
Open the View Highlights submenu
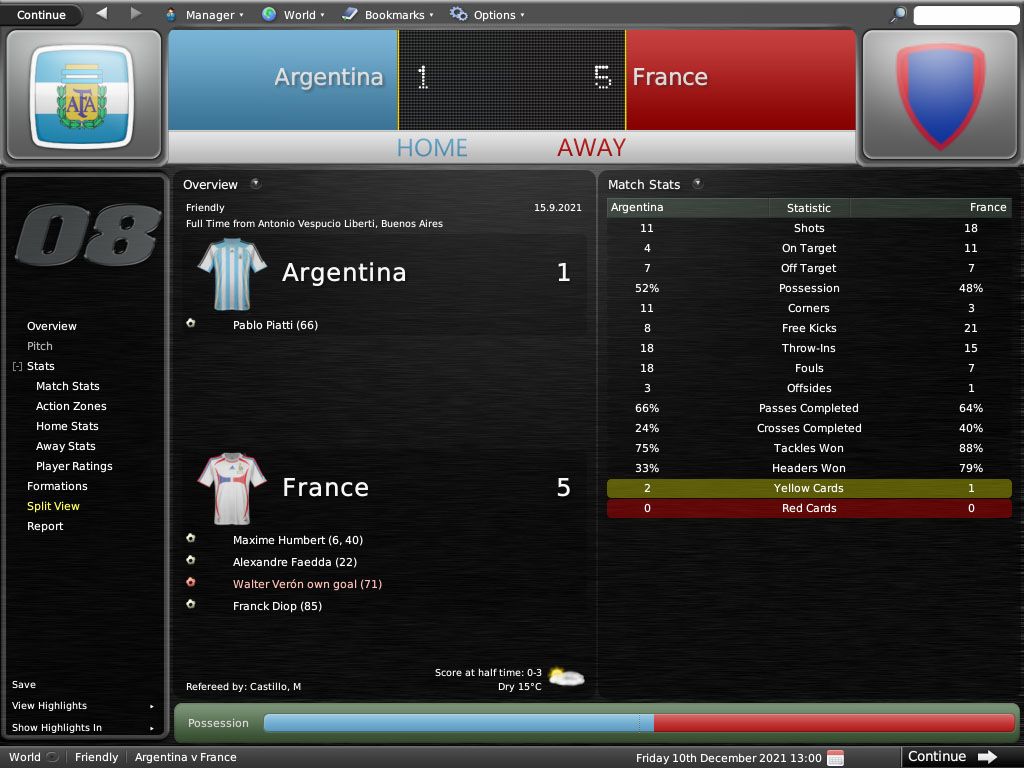click(x=50, y=706)
